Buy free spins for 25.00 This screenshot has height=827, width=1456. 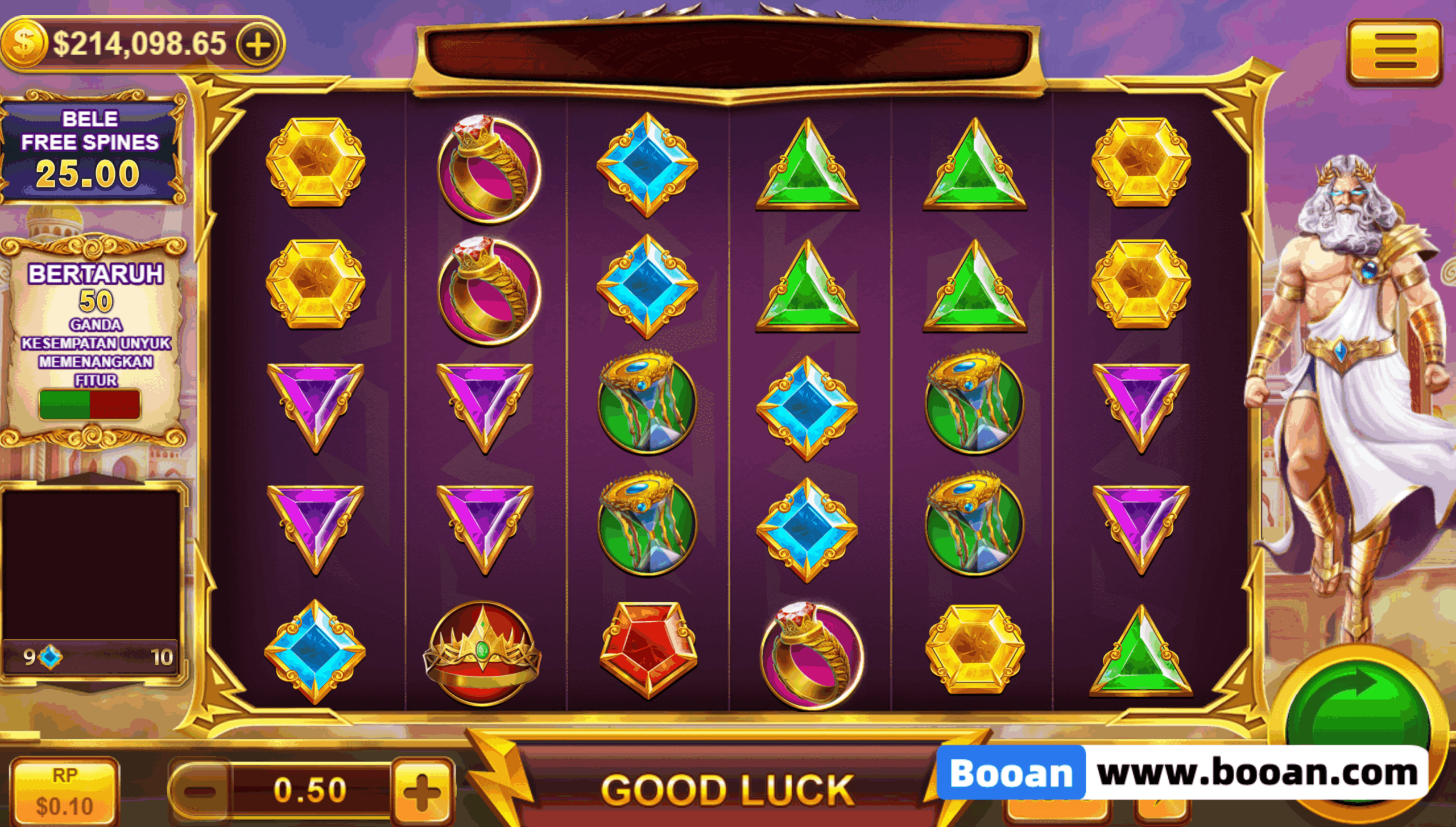91,150
